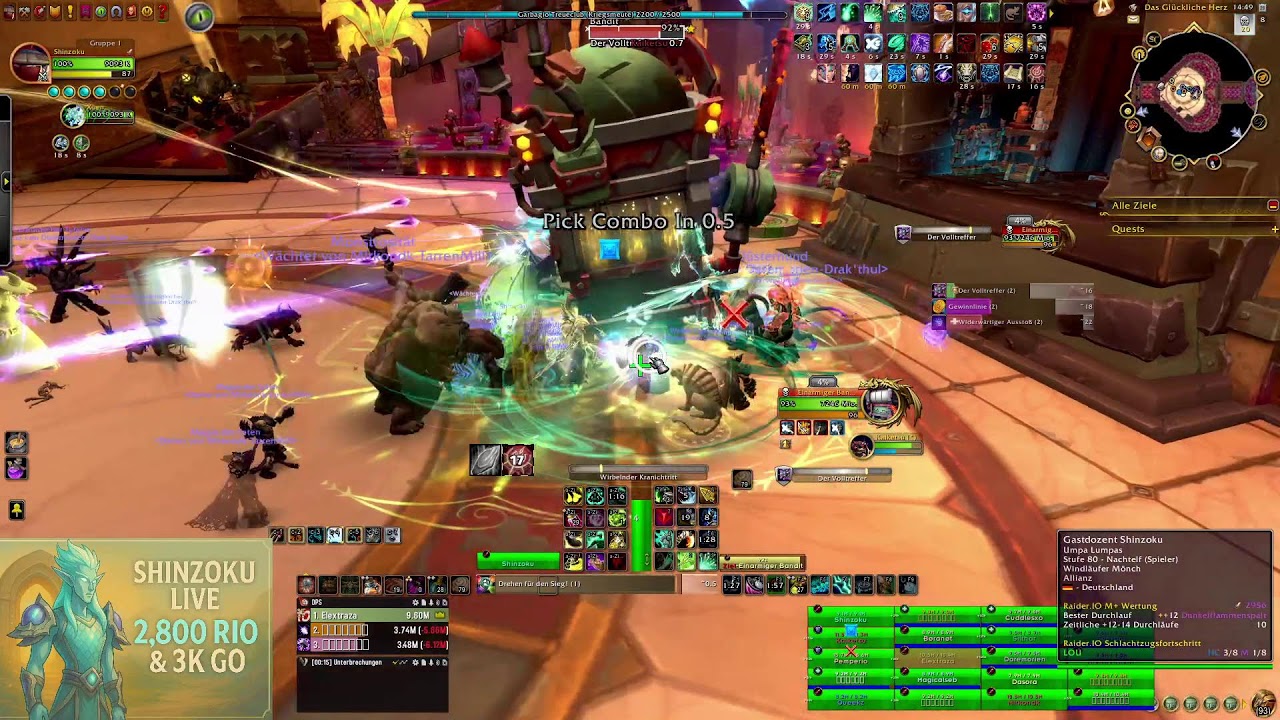Select Pemperio in the raid frames
The height and width of the screenshot is (720, 1280).
click(851, 661)
